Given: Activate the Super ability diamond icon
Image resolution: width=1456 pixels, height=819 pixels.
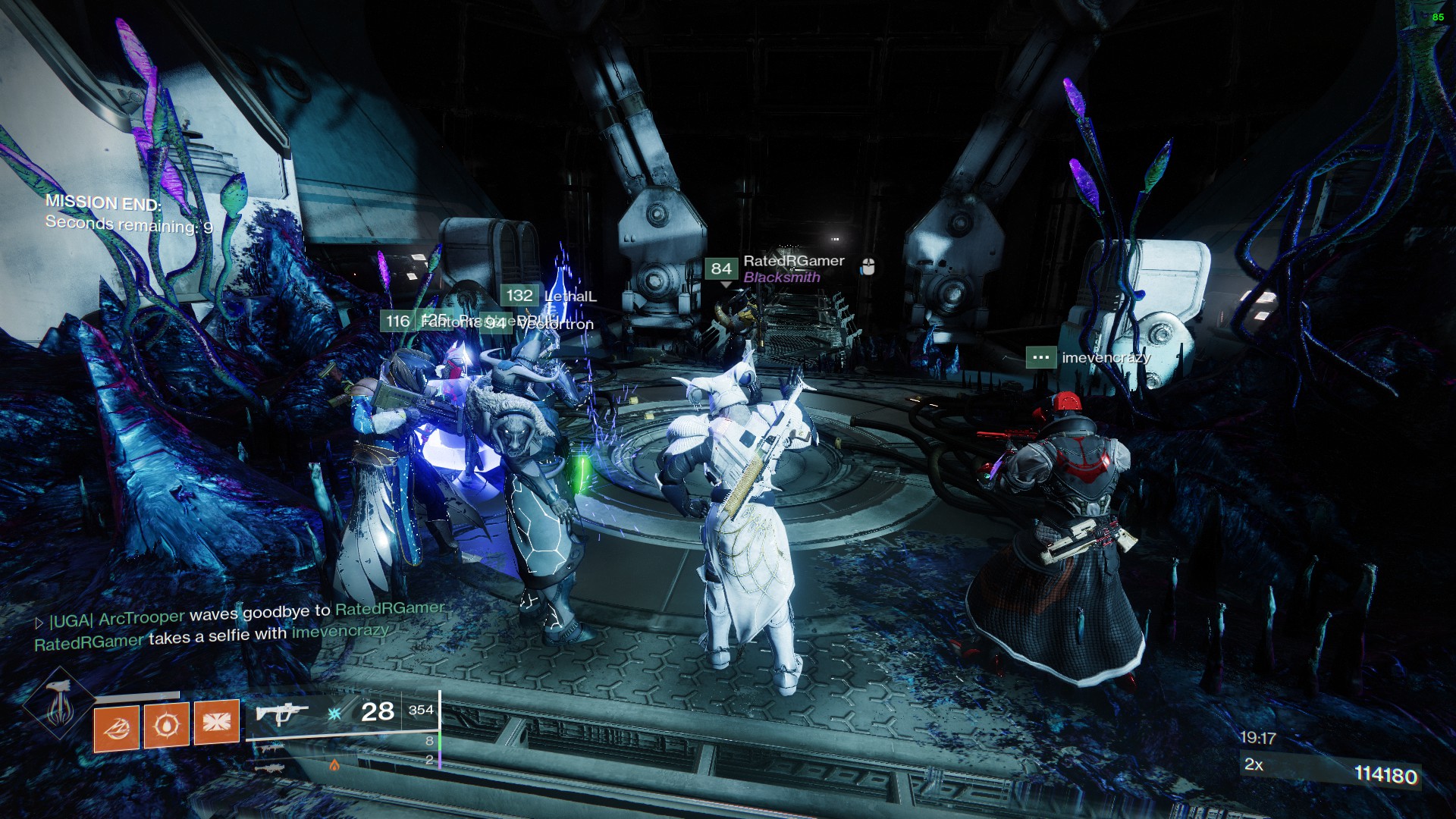Looking at the screenshot, I should click(58, 705).
